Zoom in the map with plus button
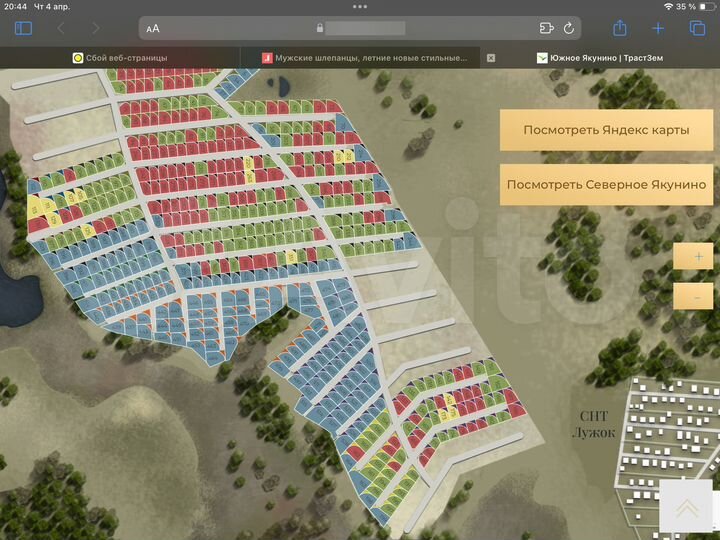This screenshot has height=540, width=720. tap(694, 257)
